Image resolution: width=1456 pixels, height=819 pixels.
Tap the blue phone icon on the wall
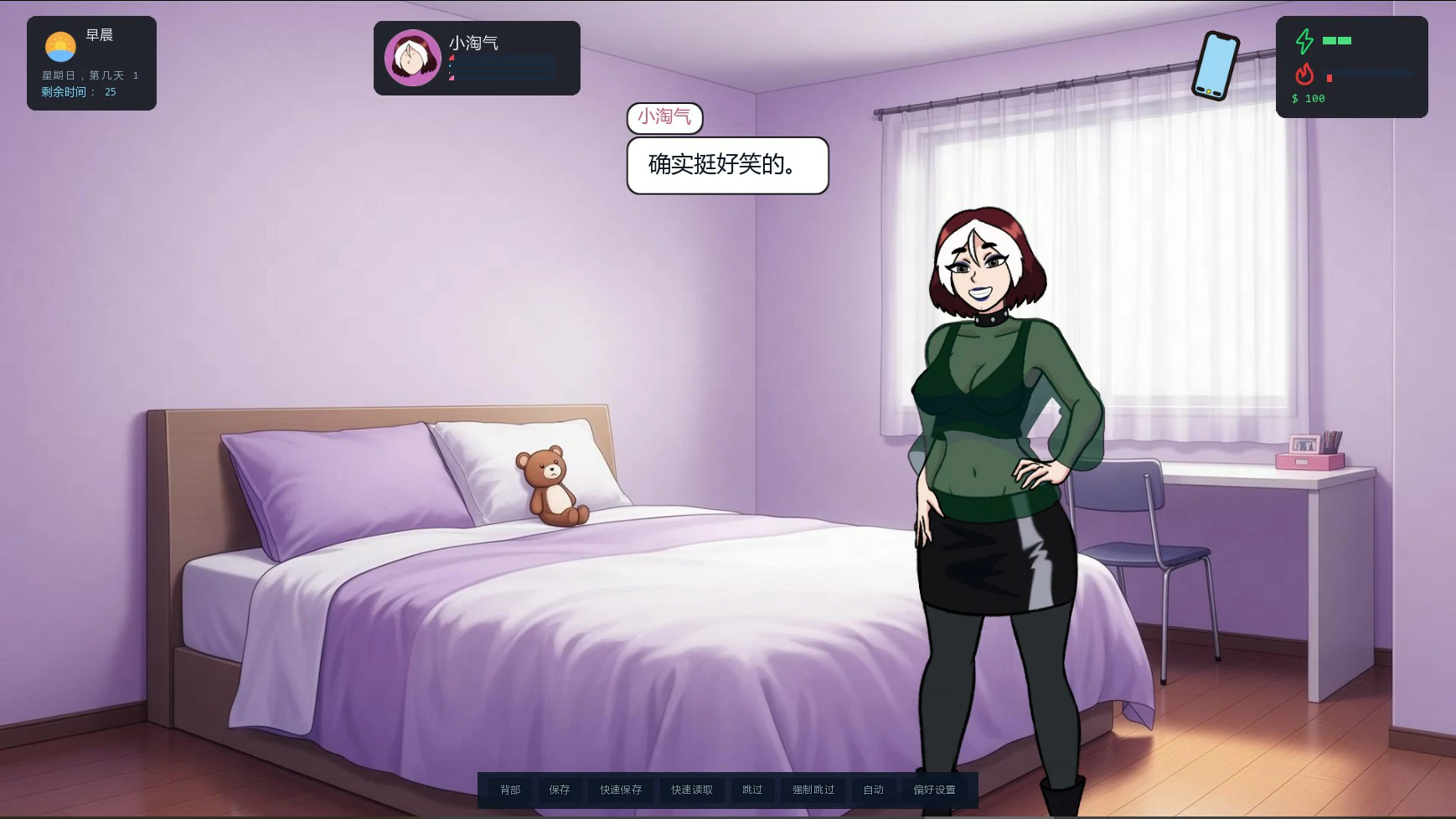1214,64
